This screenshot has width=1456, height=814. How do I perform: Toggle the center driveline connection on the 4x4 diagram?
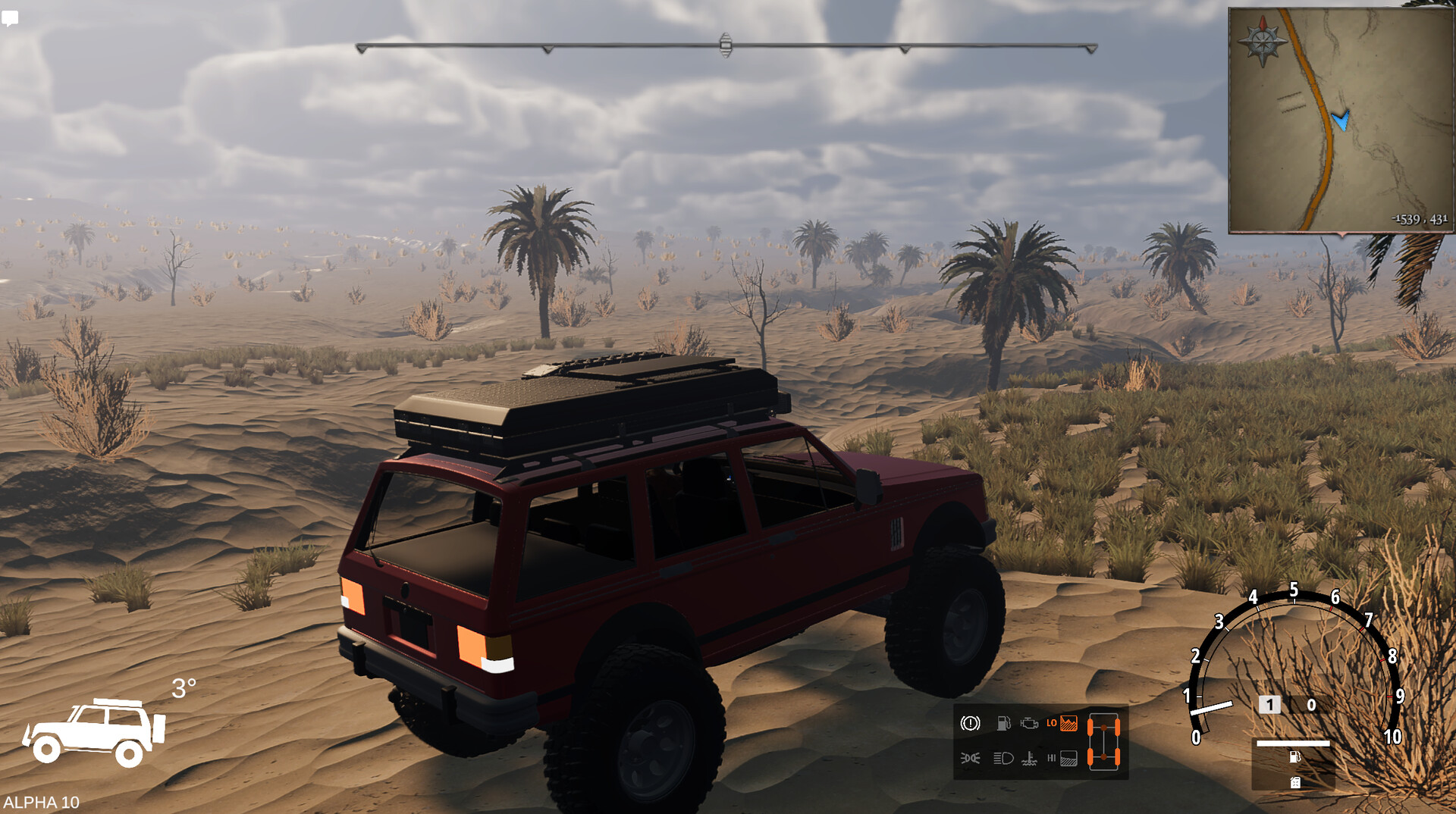point(1103,742)
